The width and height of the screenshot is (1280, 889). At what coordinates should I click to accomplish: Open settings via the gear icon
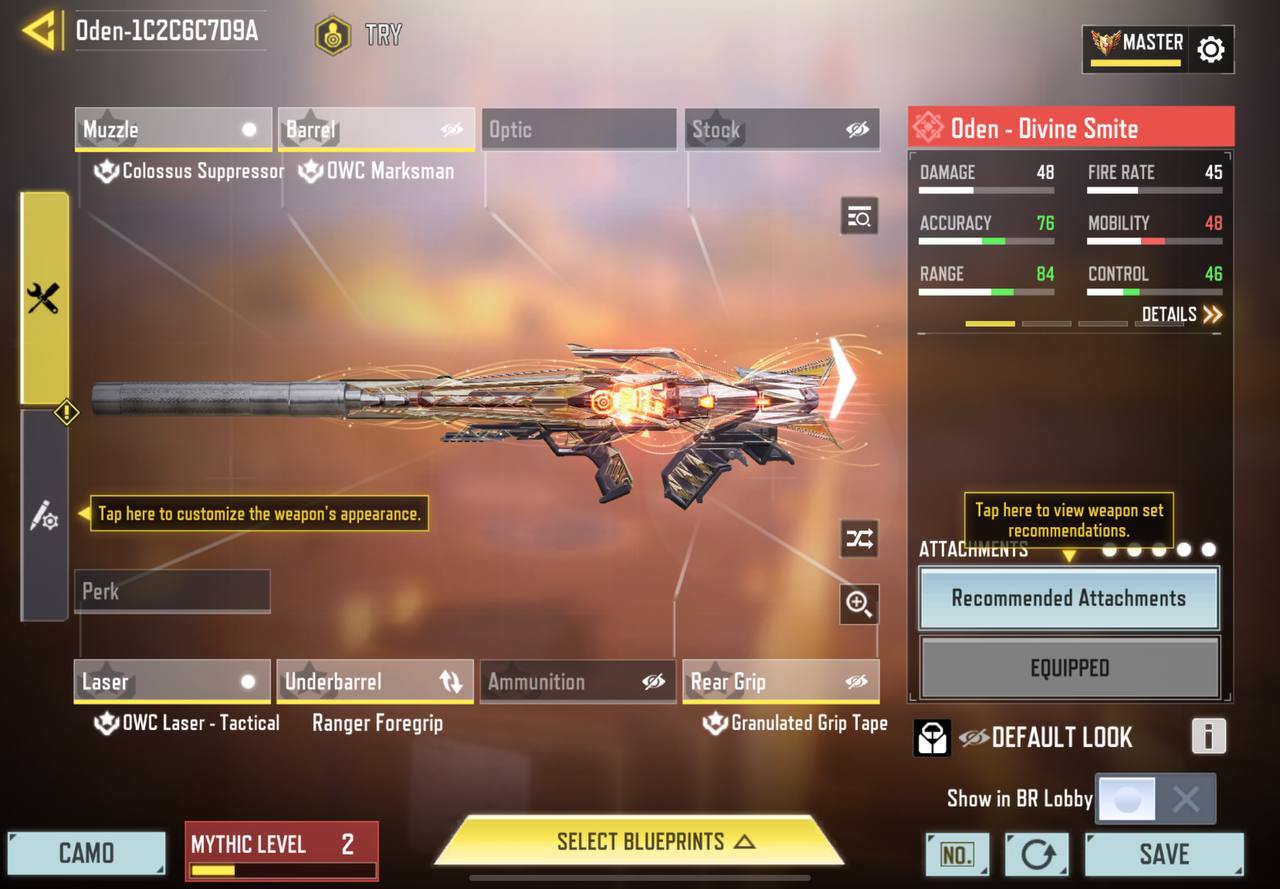(x=1210, y=49)
